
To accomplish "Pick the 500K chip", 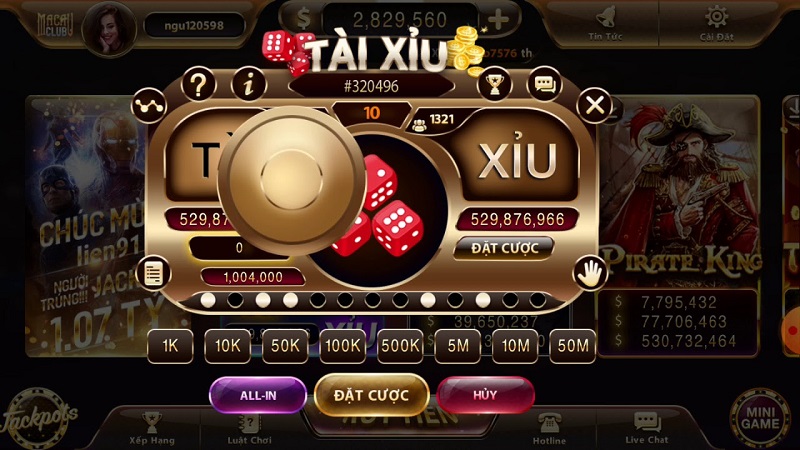I will pyautogui.click(x=401, y=346).
